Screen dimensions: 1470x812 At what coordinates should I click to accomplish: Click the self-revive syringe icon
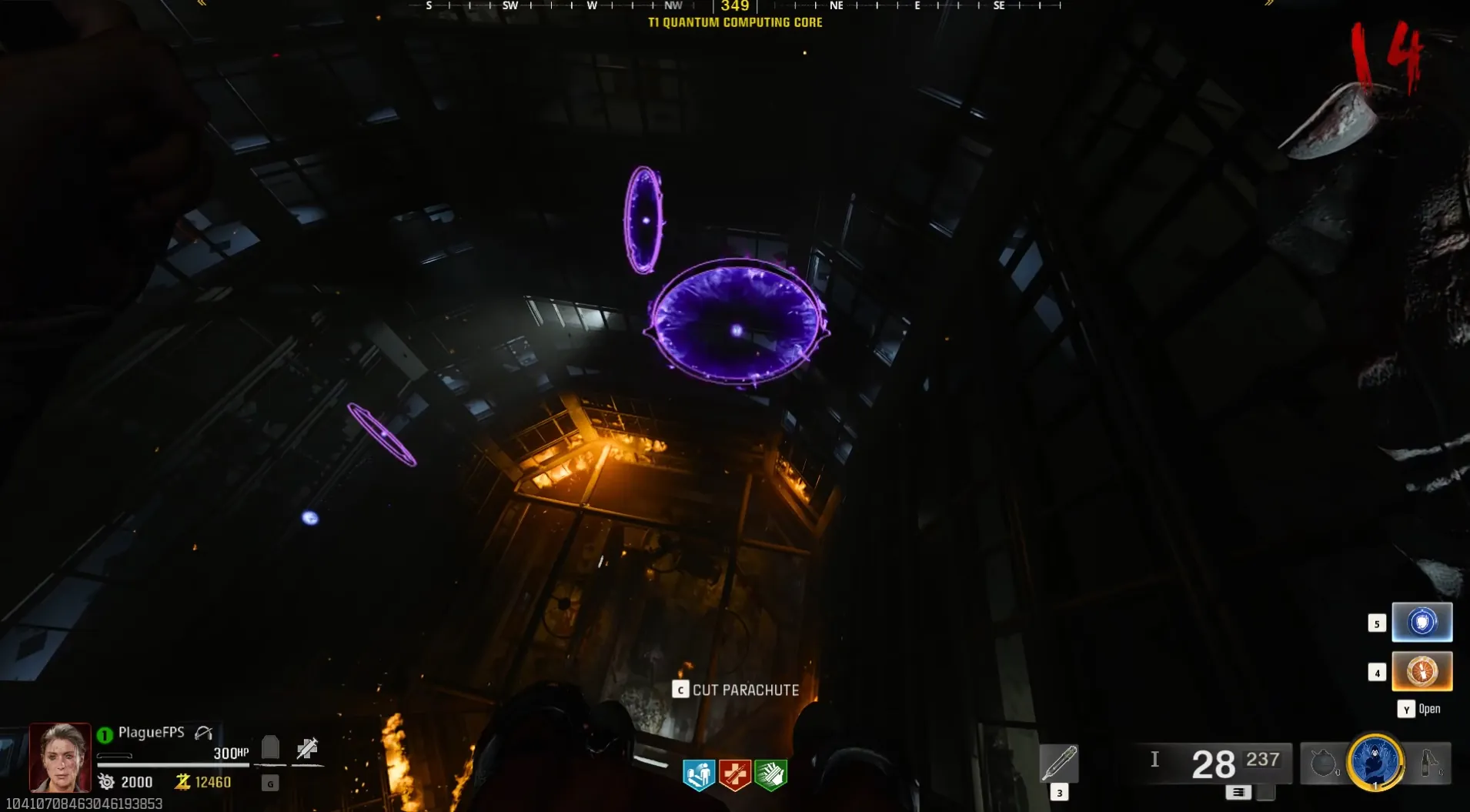[x=307, y=748]
